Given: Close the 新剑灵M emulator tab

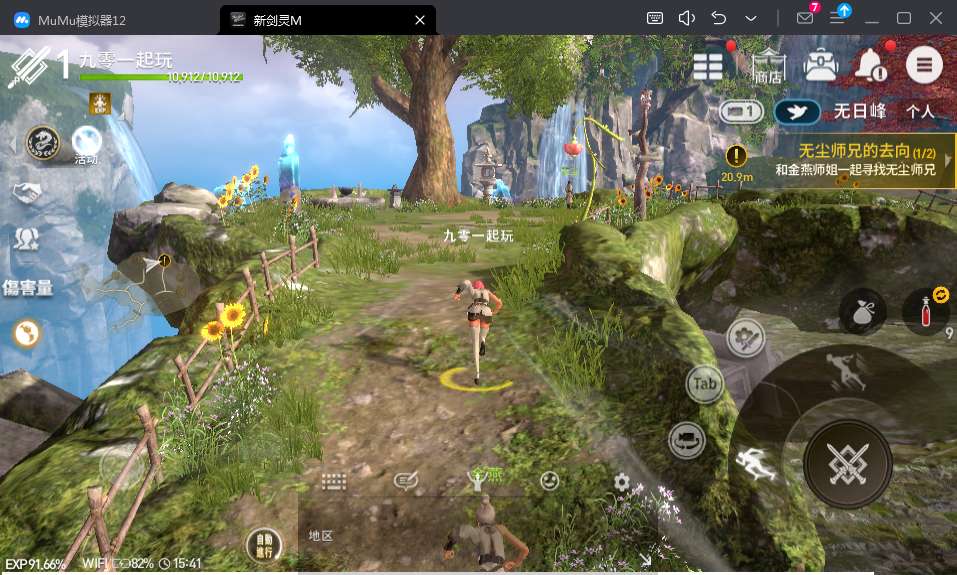Looking at the screenshot, I should tap(419, 19).
